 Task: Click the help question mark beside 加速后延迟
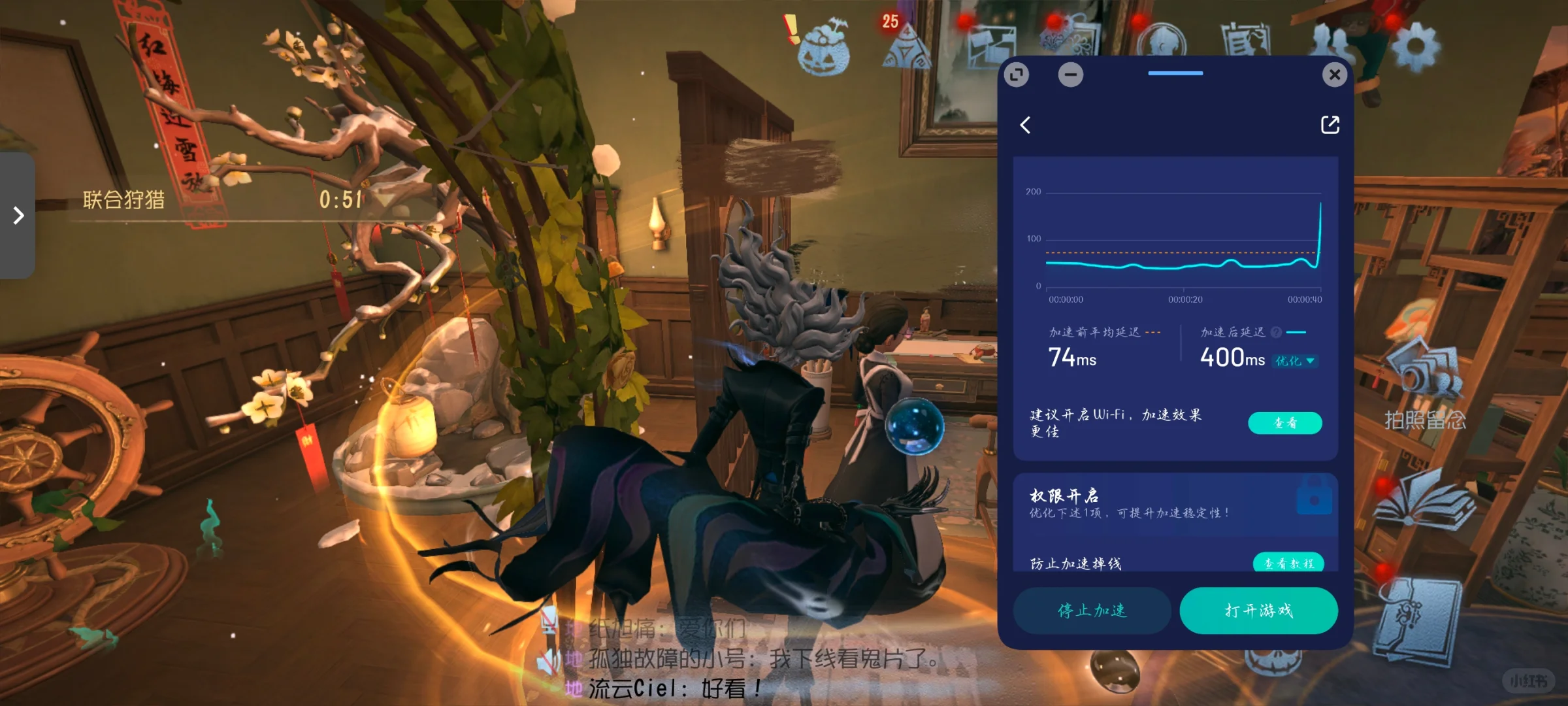click(1276, 332)
